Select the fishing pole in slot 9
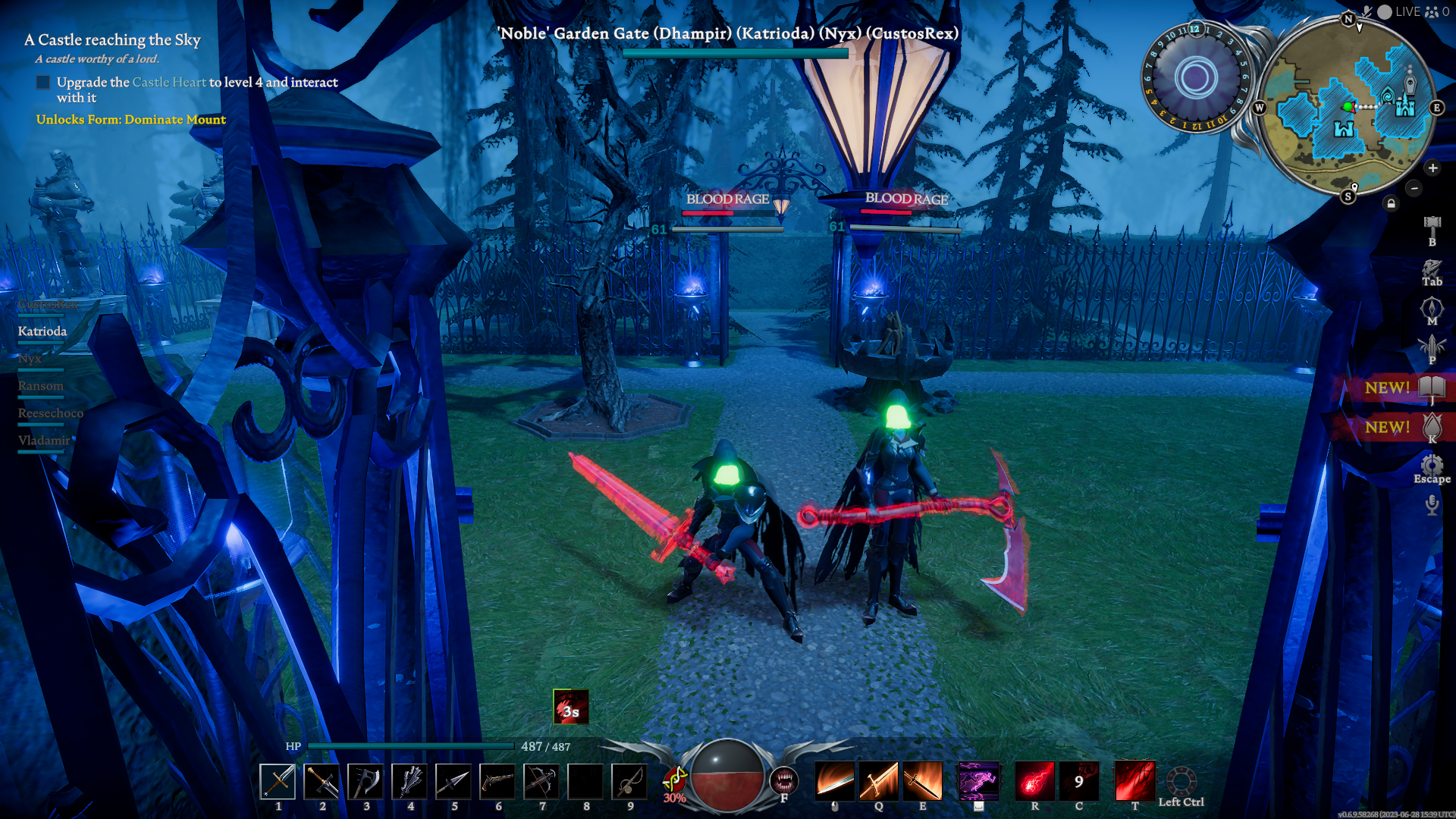The height and width of the screenshot is (819, 1456). [629, 781]
